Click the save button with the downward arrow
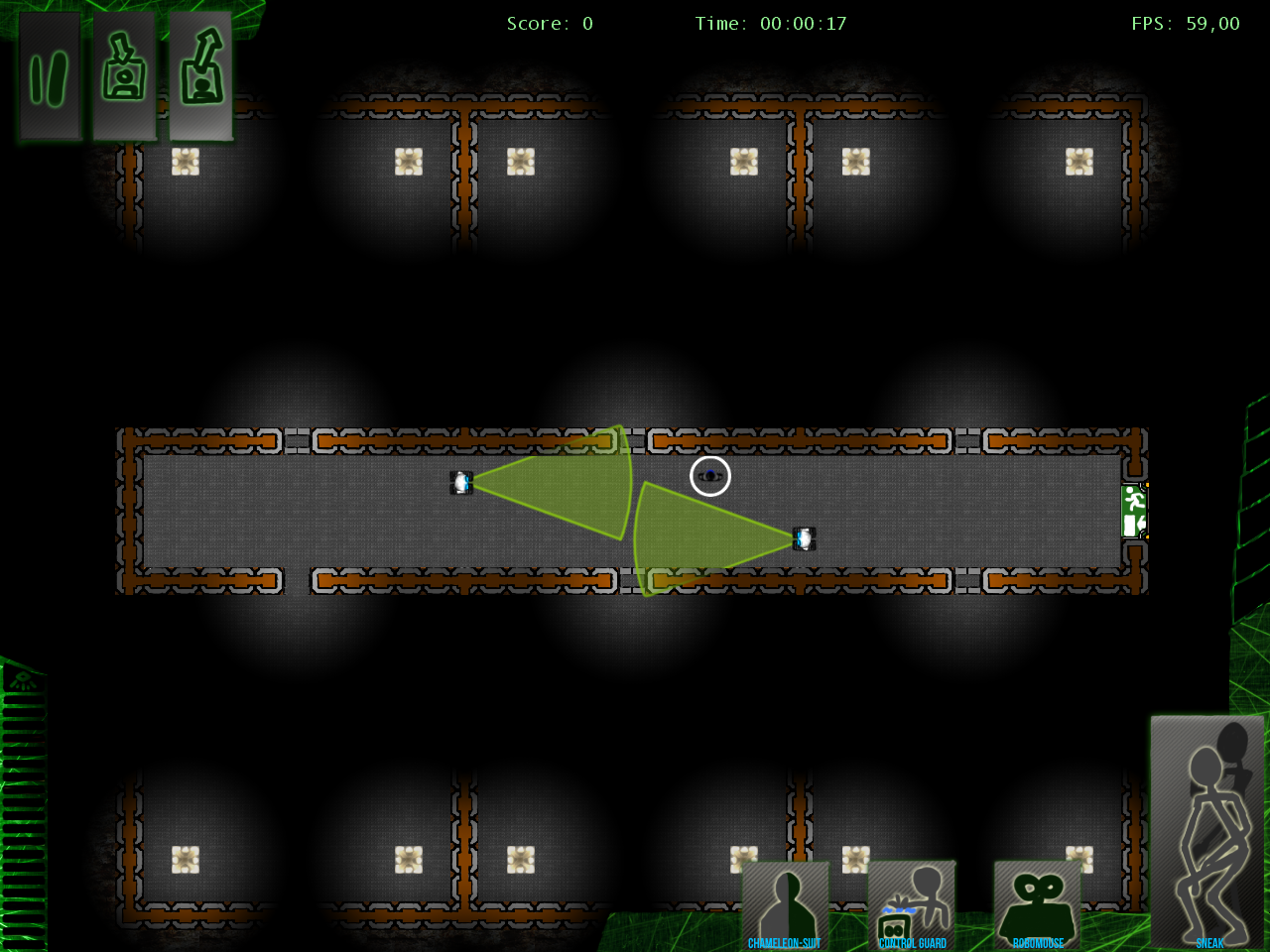 coord(124,76)
